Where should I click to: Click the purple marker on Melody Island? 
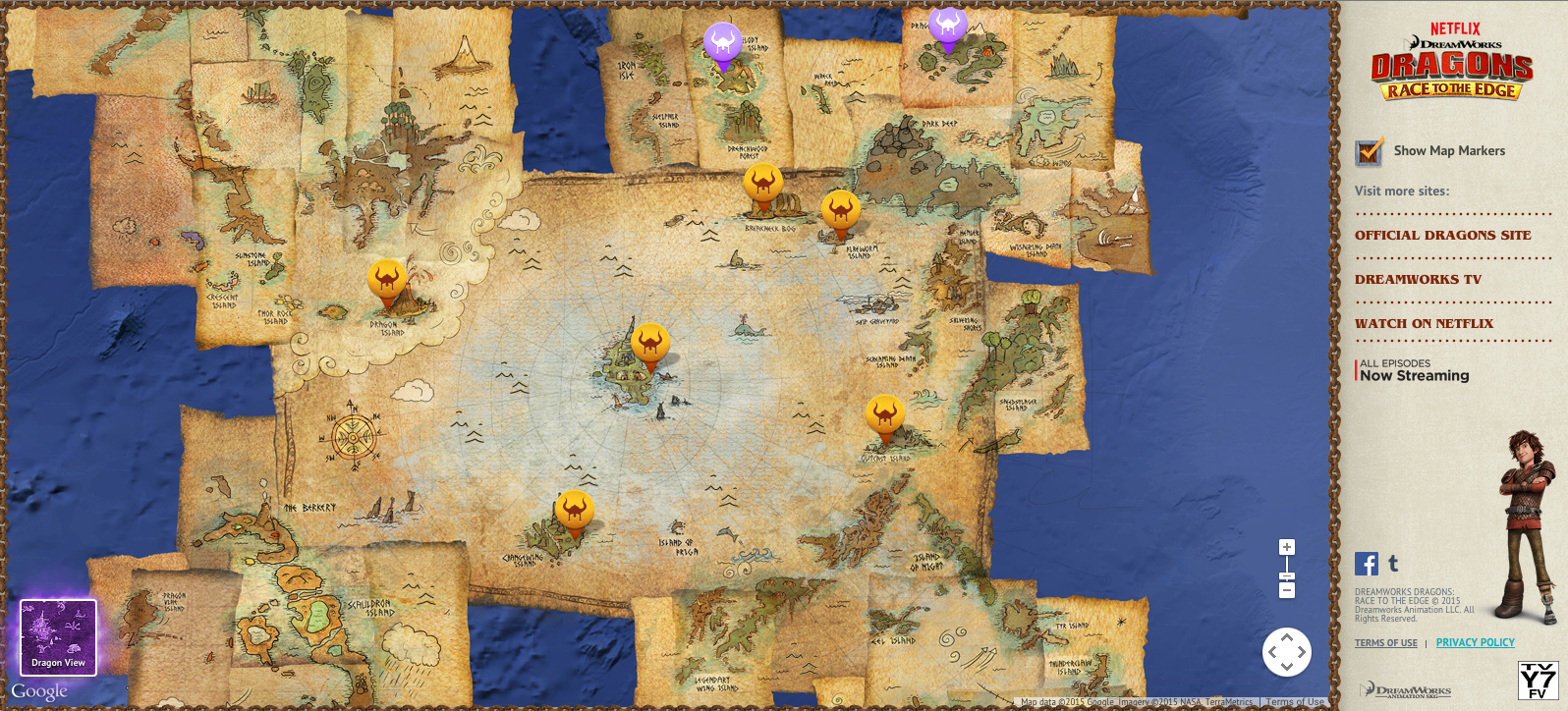[x=722, y=41]
